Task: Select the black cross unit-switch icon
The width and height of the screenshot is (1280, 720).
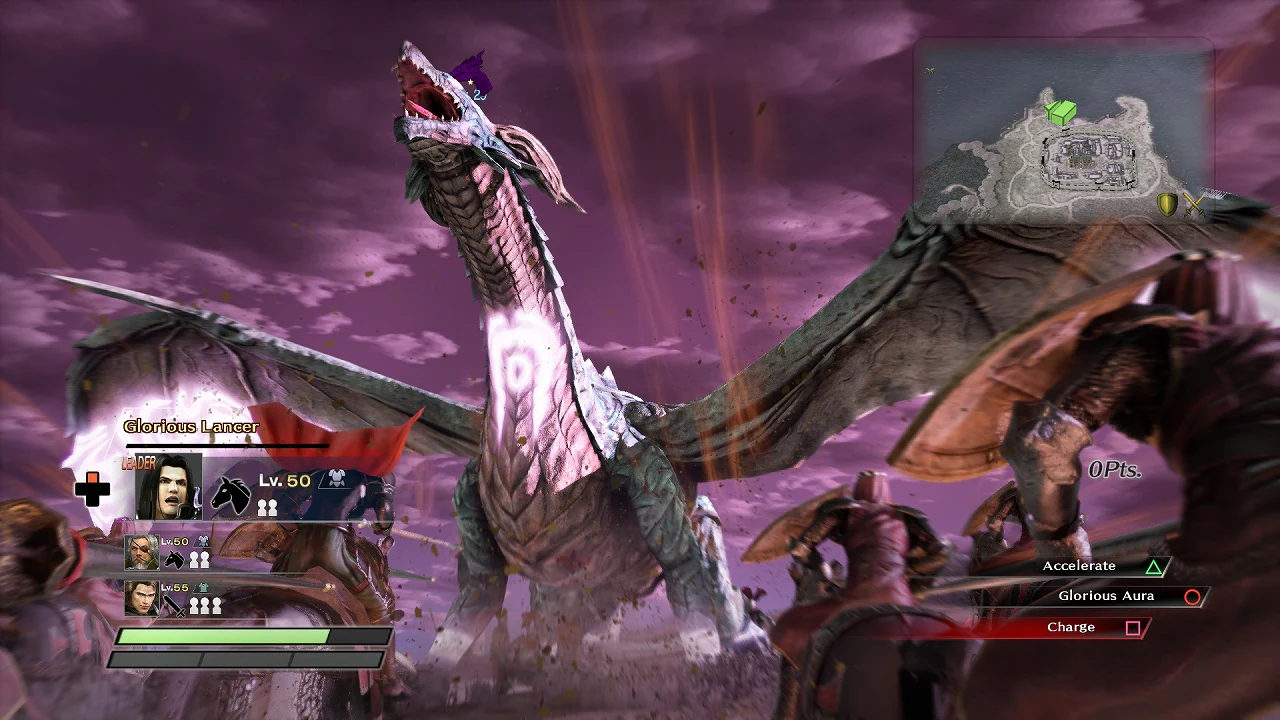Action: pos(93,488)
